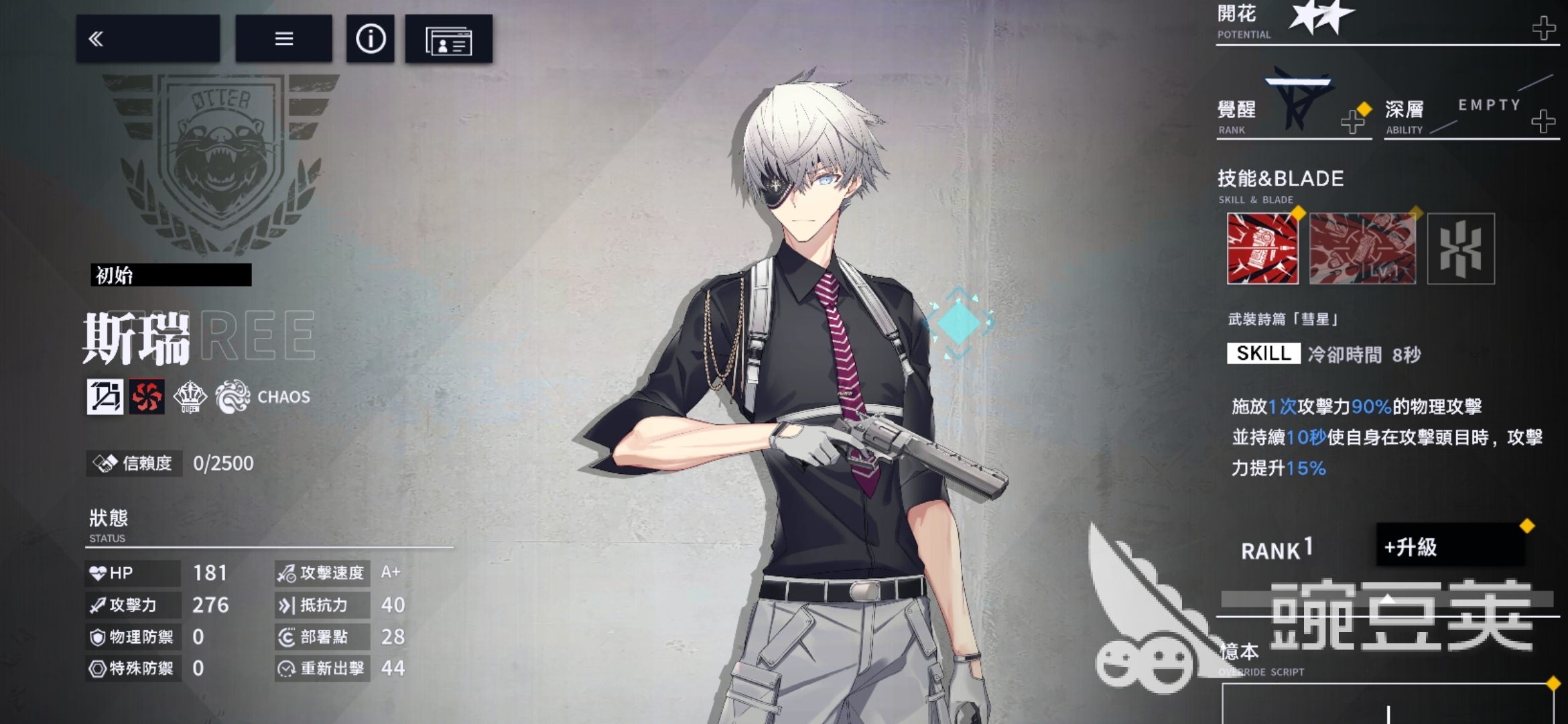This screenshot has height=724, width=1568.
Task: Add potential with the 開花 plus button
Action: coord(1544,28)
